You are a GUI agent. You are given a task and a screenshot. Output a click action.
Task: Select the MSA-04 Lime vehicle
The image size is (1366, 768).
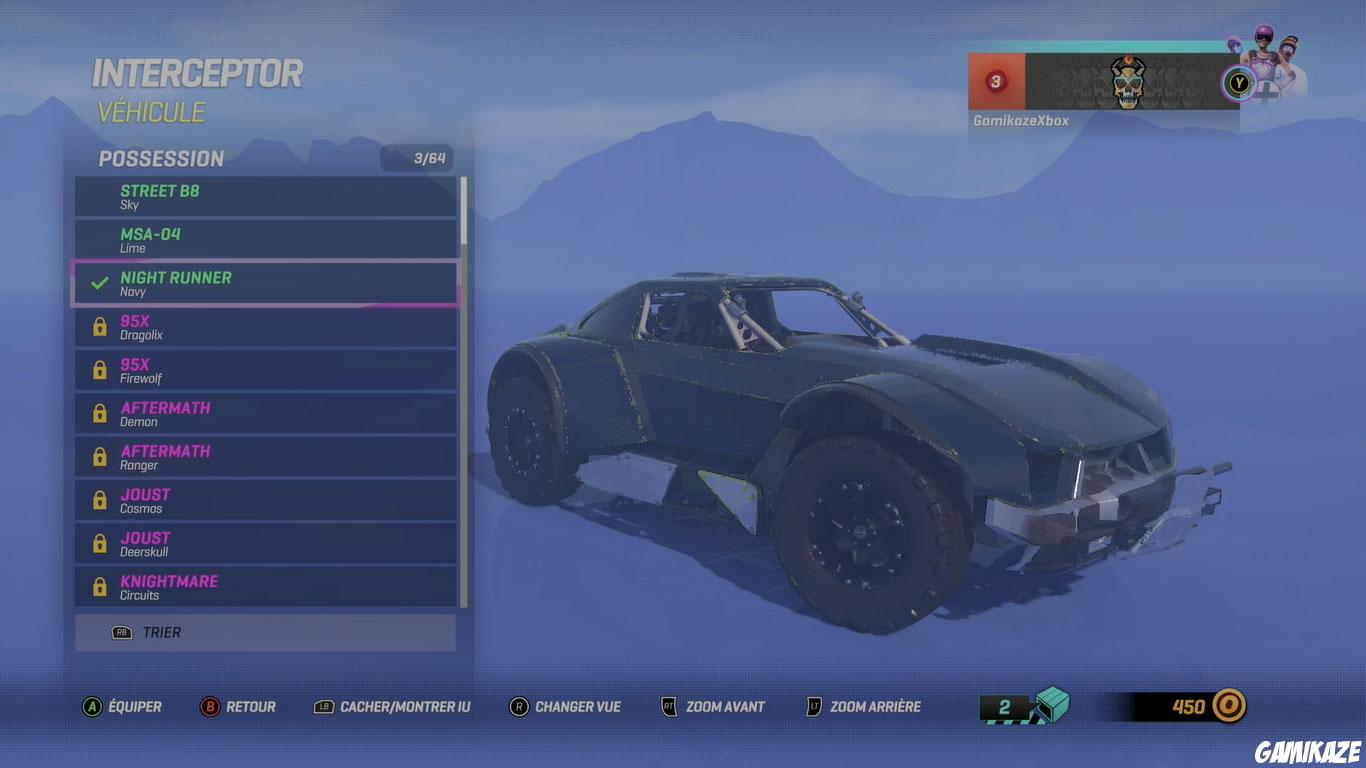tap(265, 240)
